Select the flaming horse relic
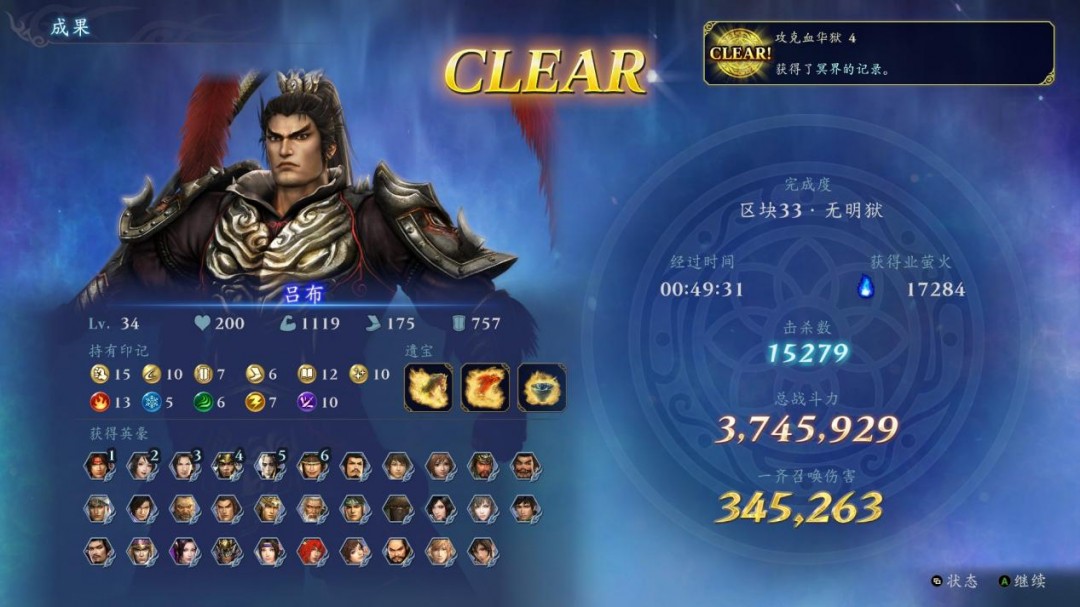The image size is (1080, 607). click(x=428, y=387)
